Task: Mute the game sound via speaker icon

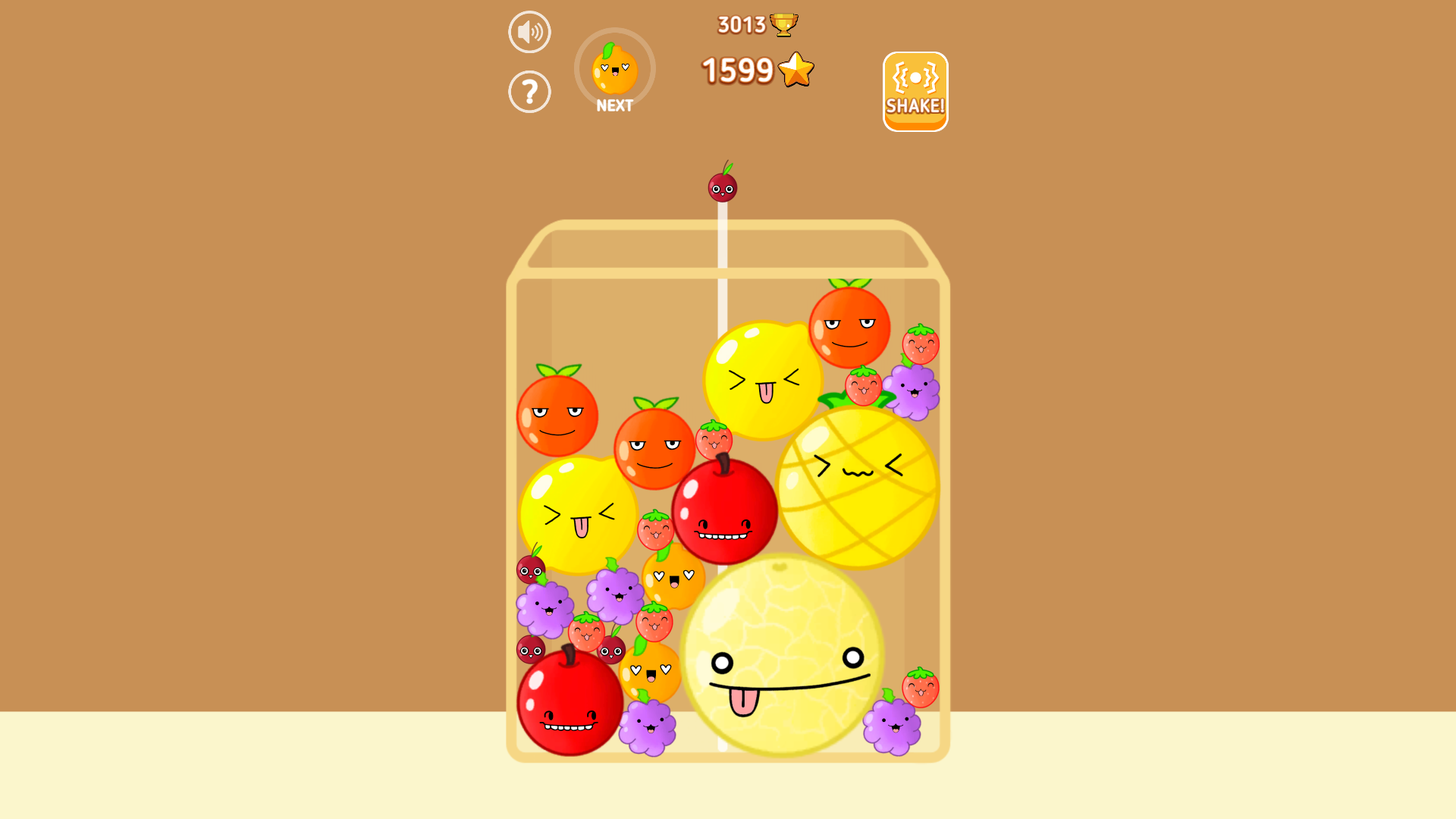Action: tap(529, 31)
